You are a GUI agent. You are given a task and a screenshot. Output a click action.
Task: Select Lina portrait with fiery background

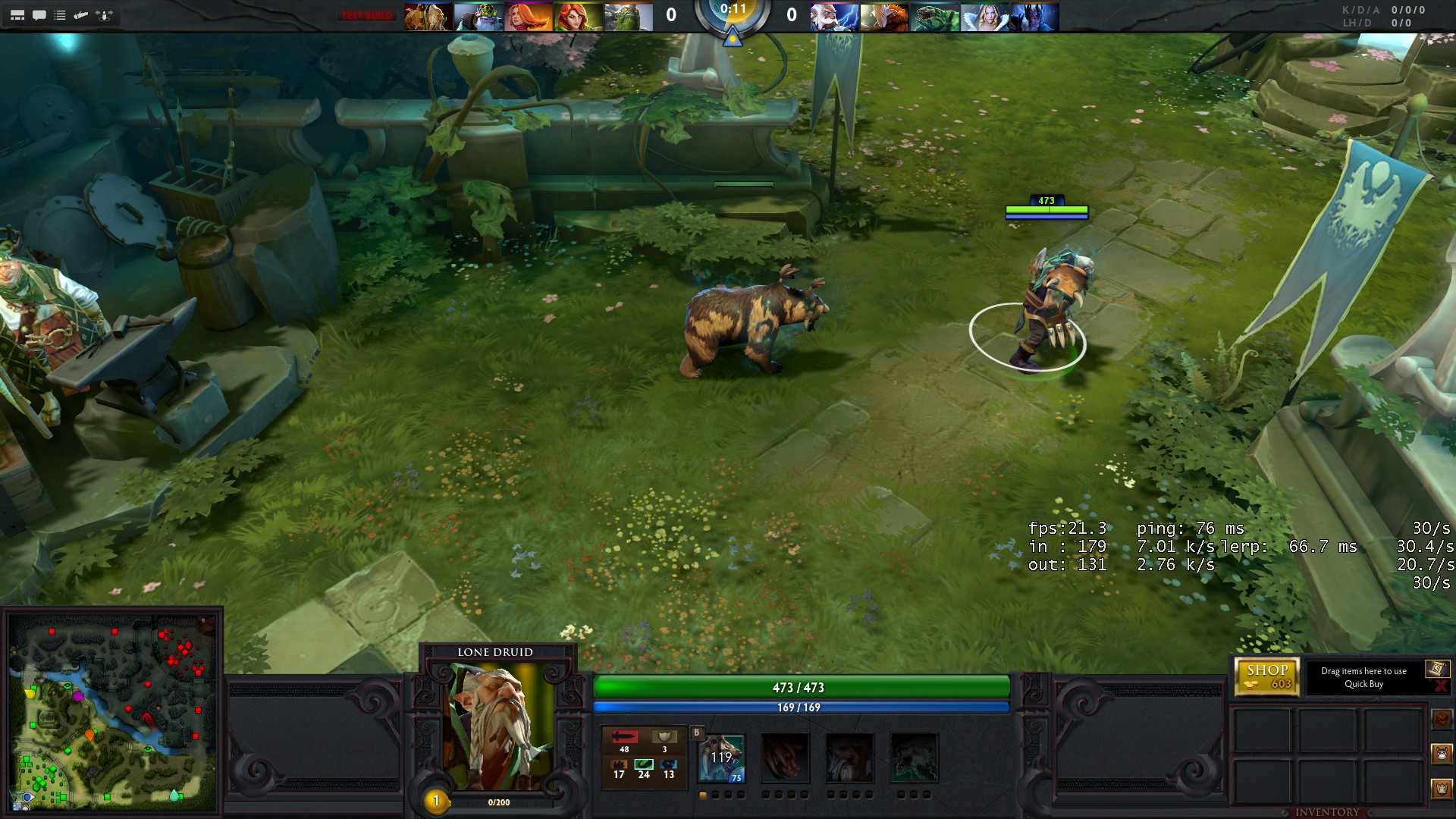(529, 17)
